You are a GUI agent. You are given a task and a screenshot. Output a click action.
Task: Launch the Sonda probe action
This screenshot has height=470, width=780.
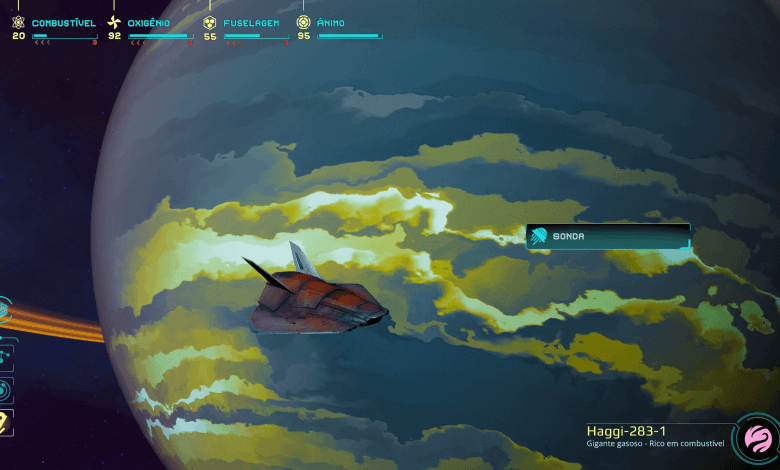[x=607, y=237]
